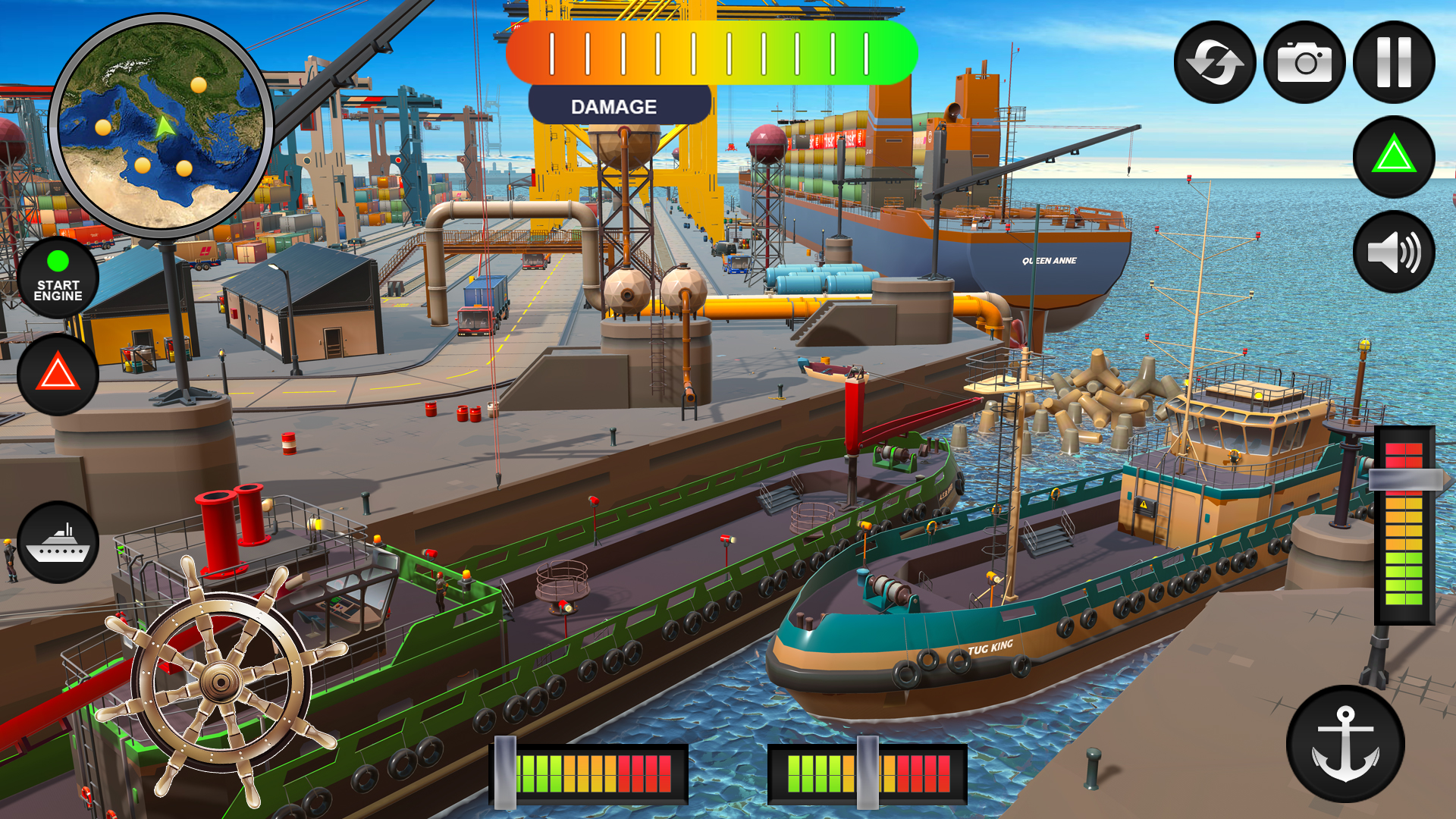Screen dimensions: 1456x819
Task: Restart the current level
Action: [1215, 63]
